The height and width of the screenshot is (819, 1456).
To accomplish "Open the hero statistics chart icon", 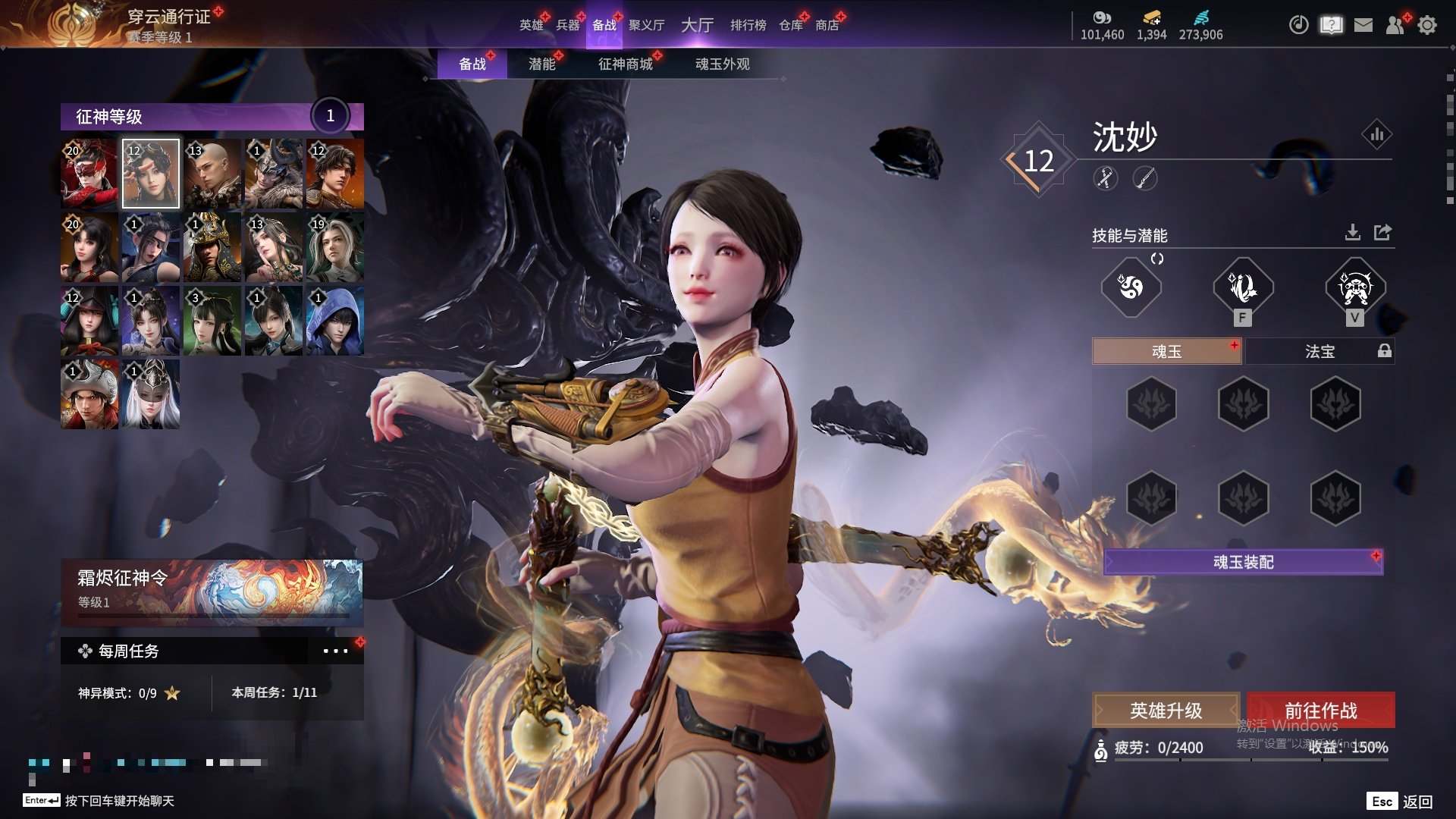I will coord(1376,135).
